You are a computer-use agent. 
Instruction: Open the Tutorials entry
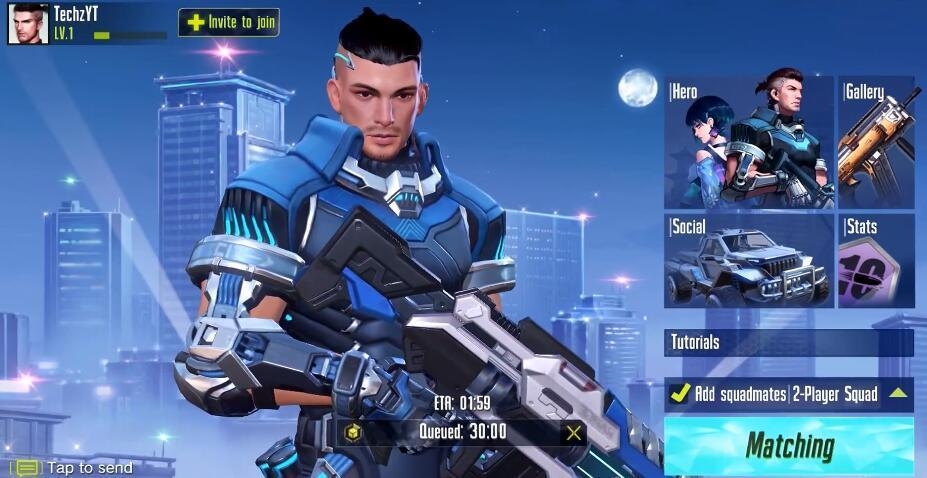point(789,342)
